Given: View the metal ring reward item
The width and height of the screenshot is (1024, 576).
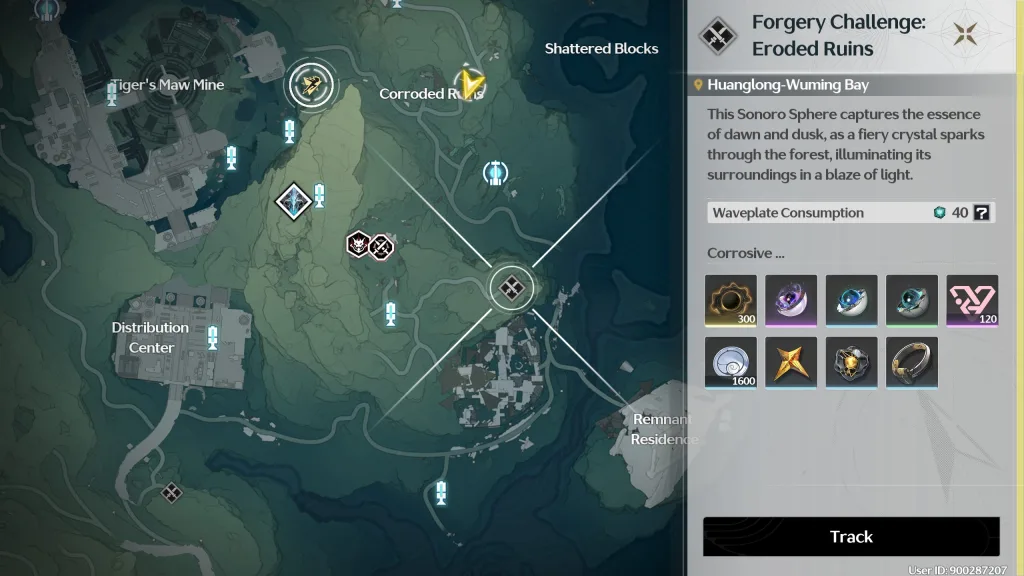Looking at the screenshot, I should [x=912, y=362].
